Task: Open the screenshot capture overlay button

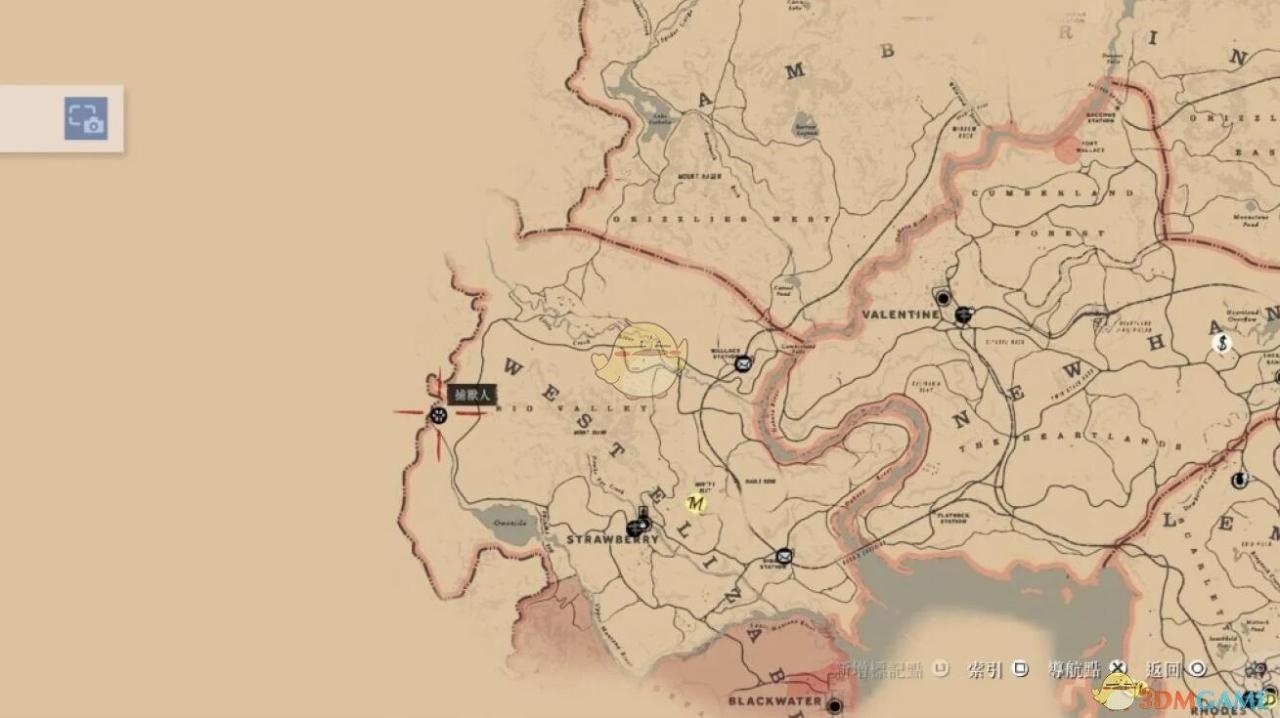Action: 86,118
